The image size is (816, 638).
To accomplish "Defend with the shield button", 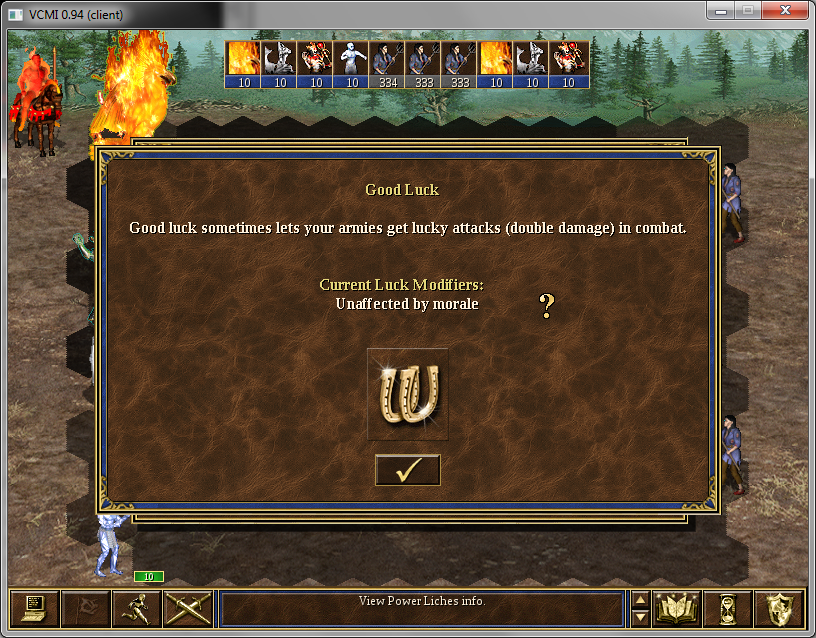I will (x=779, y=608).
